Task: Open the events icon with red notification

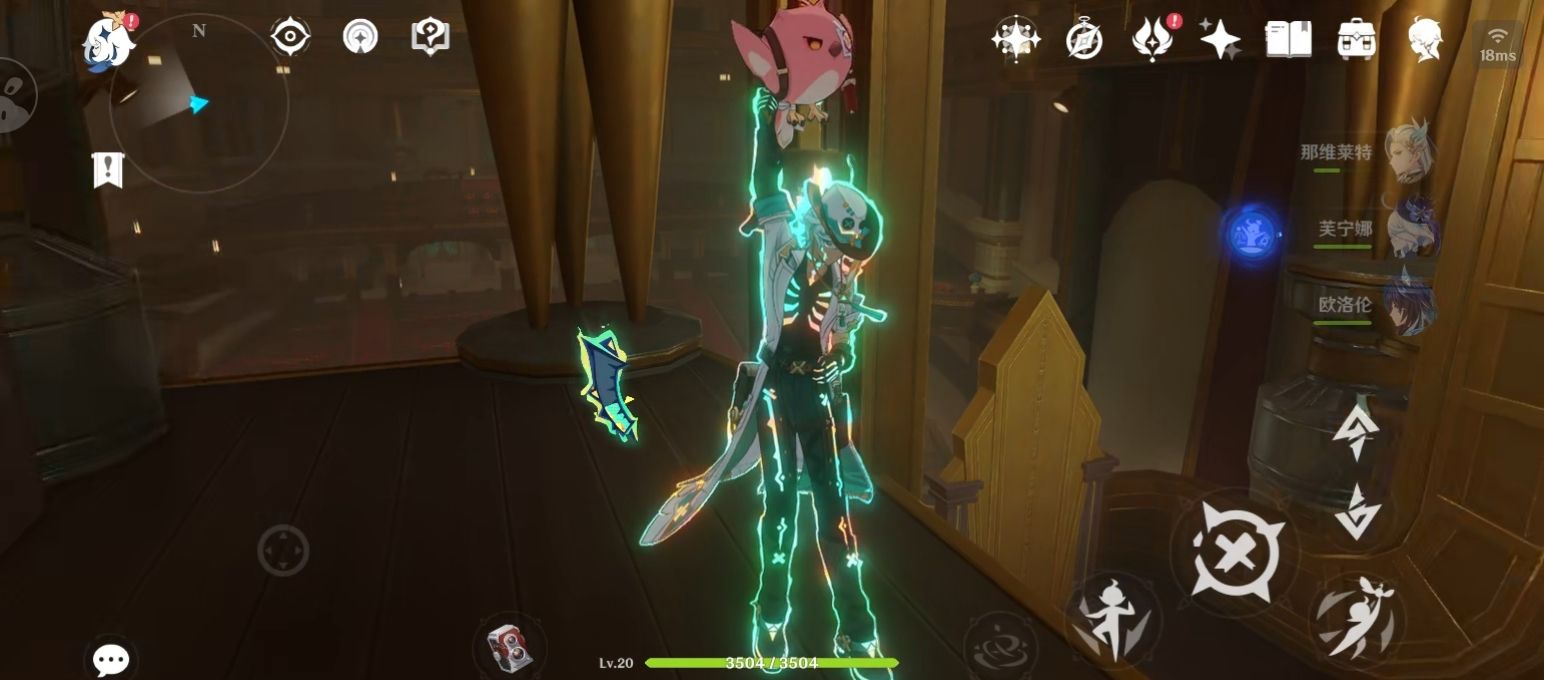Action: pyautogui.click(x=1152, y=40)
